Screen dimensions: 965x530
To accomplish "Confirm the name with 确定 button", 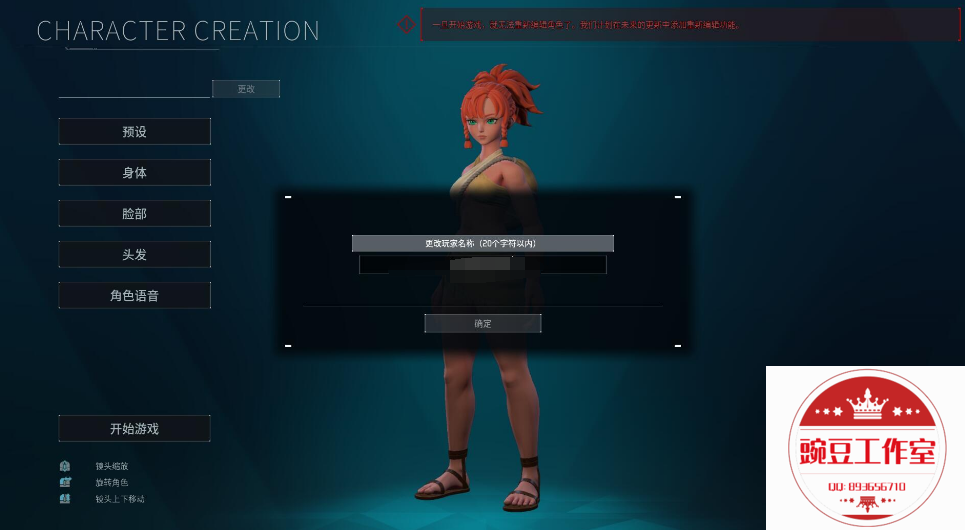I will point(483,323).
